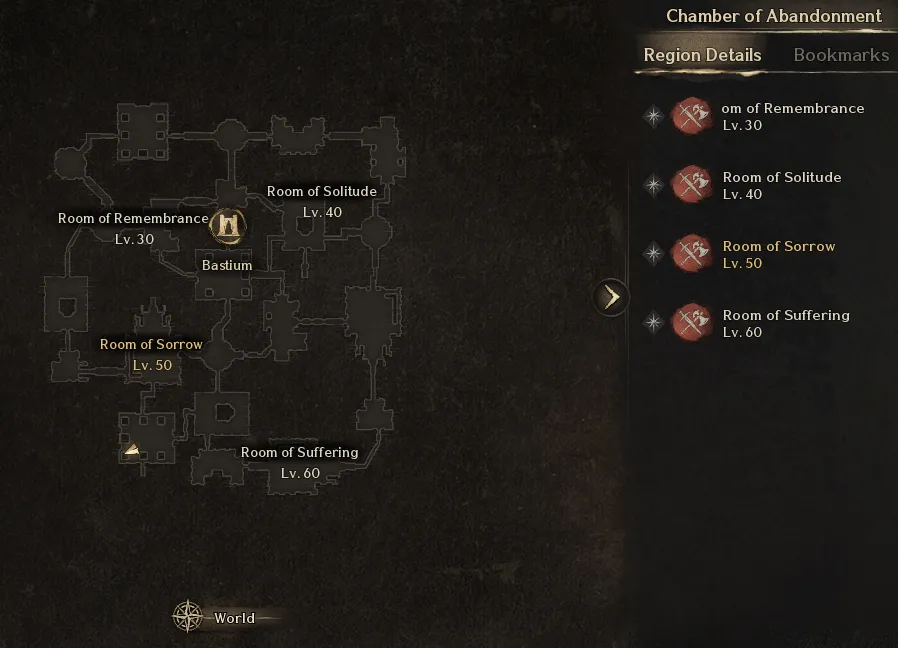Choose the Room of Suffering map label

tap(299, 453)
